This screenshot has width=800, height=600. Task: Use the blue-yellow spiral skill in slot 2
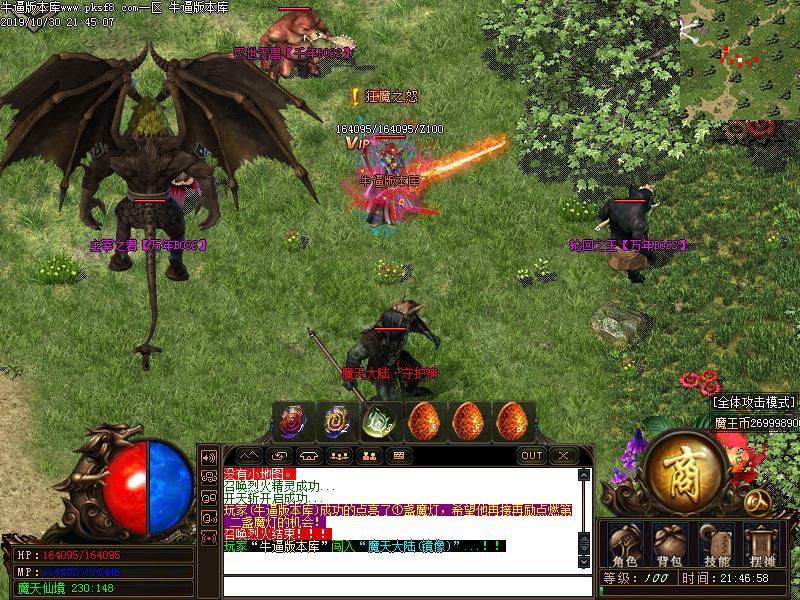click(x=334, y=422)
